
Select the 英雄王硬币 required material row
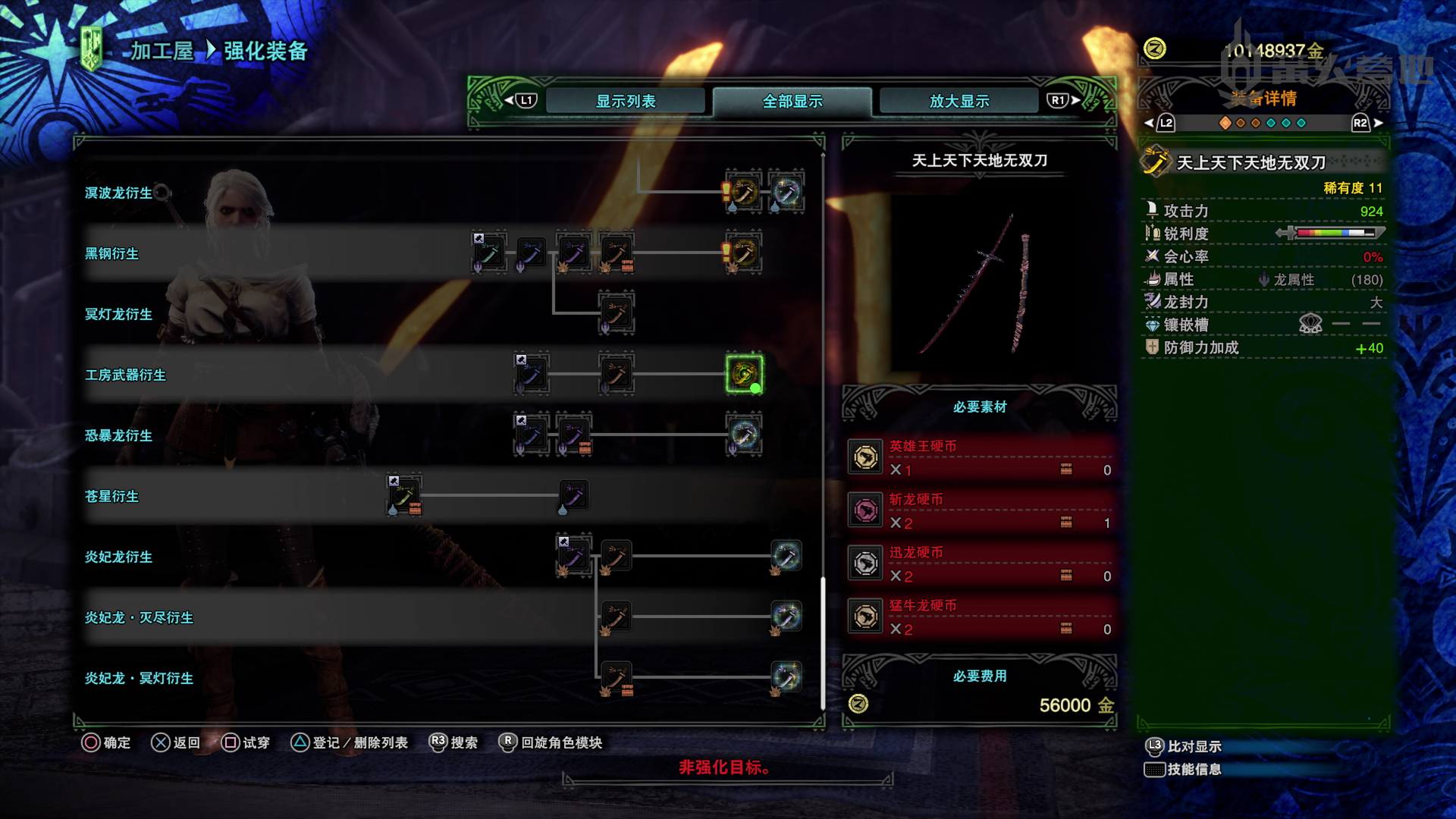point(980,458)
